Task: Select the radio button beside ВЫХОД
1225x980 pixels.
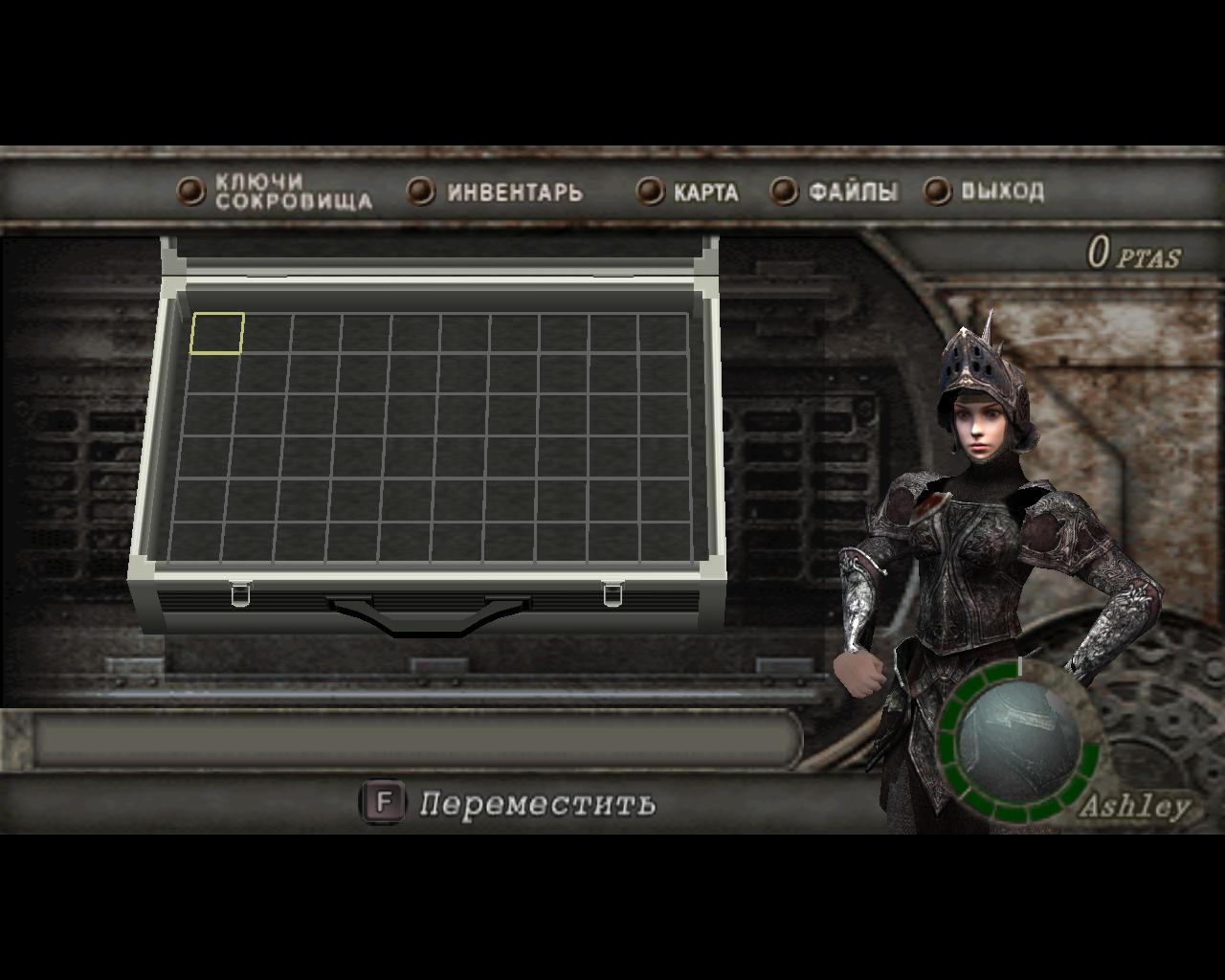Action: [935, 191]
